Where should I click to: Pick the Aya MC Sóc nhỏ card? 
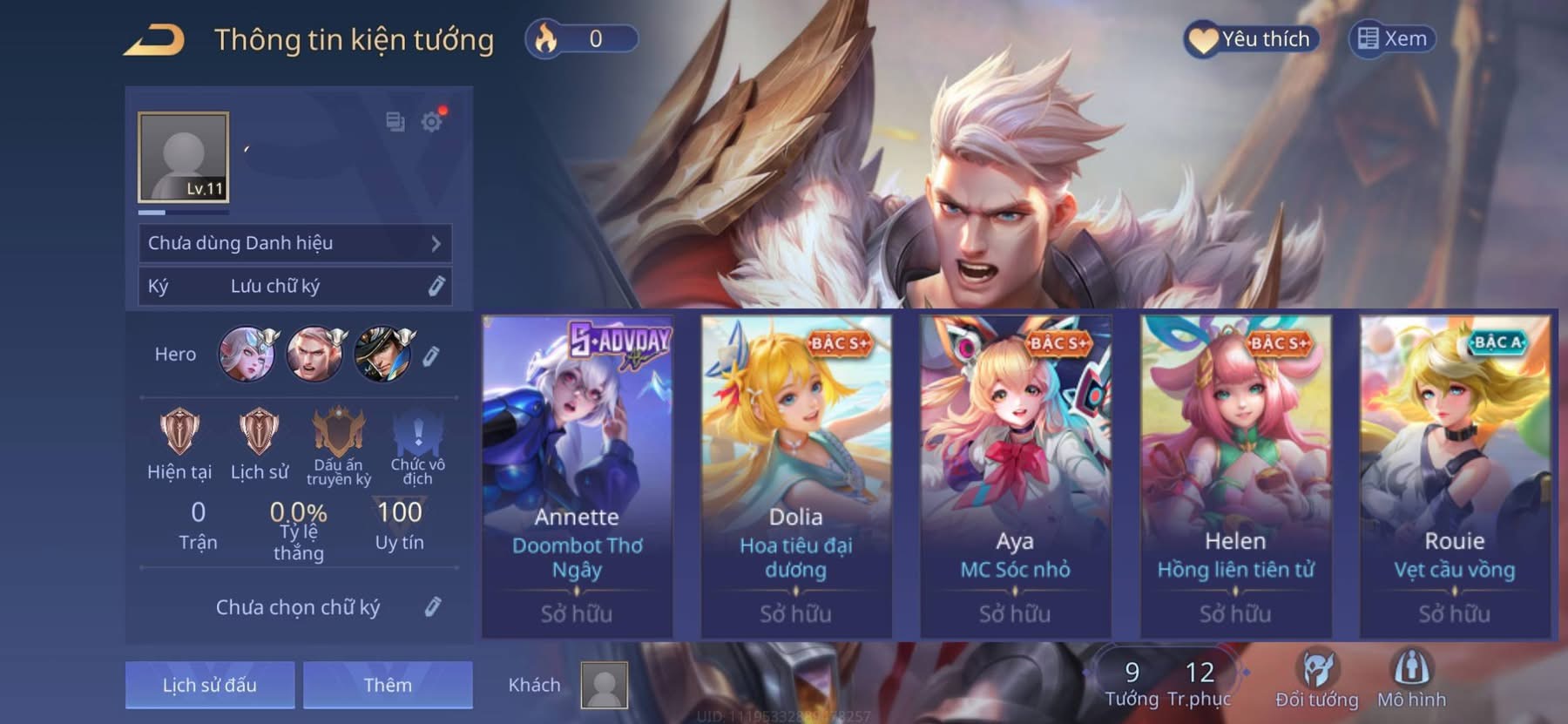tap(1015, 475)
